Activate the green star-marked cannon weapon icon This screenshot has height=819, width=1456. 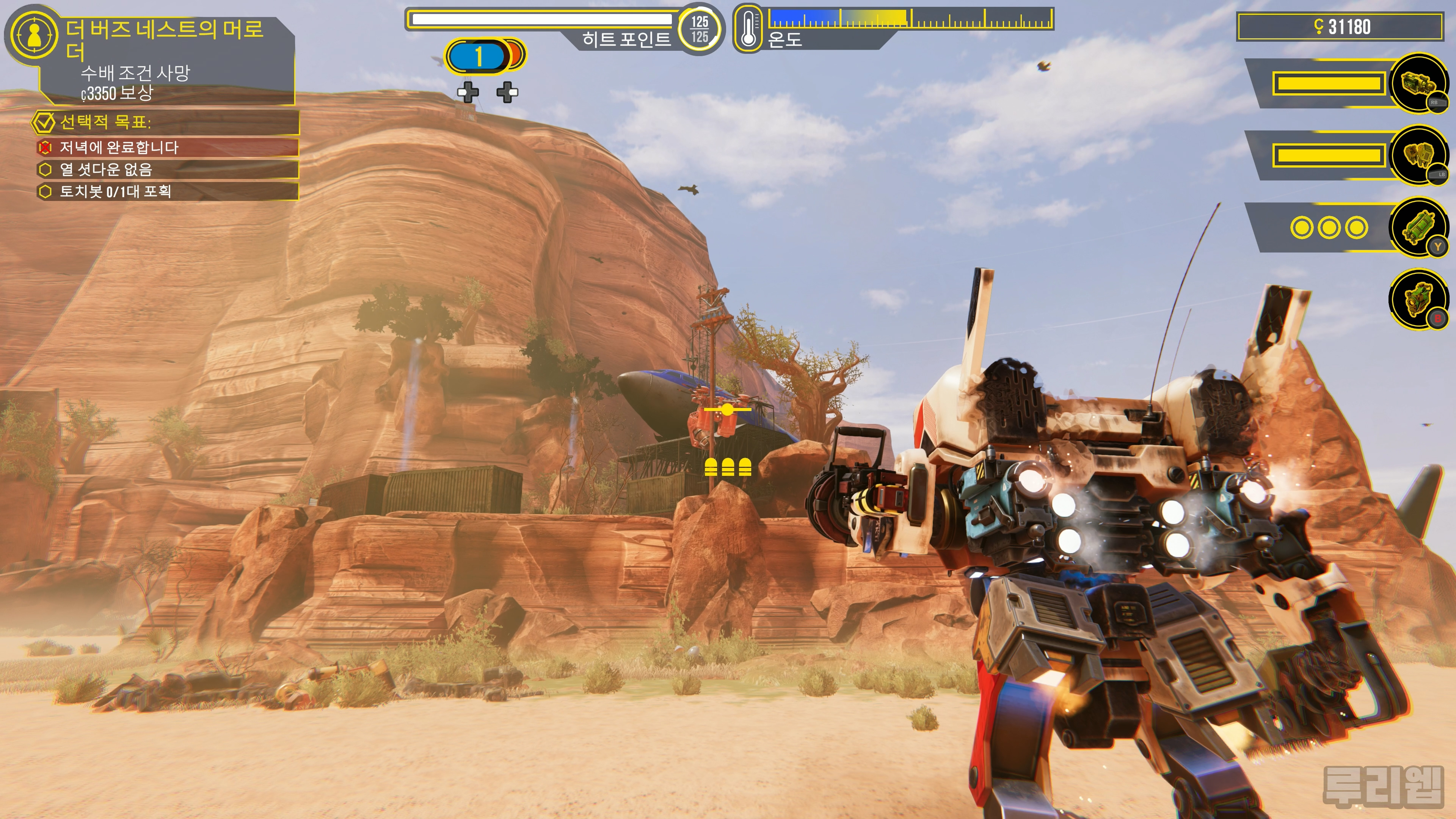point(1418,84)
